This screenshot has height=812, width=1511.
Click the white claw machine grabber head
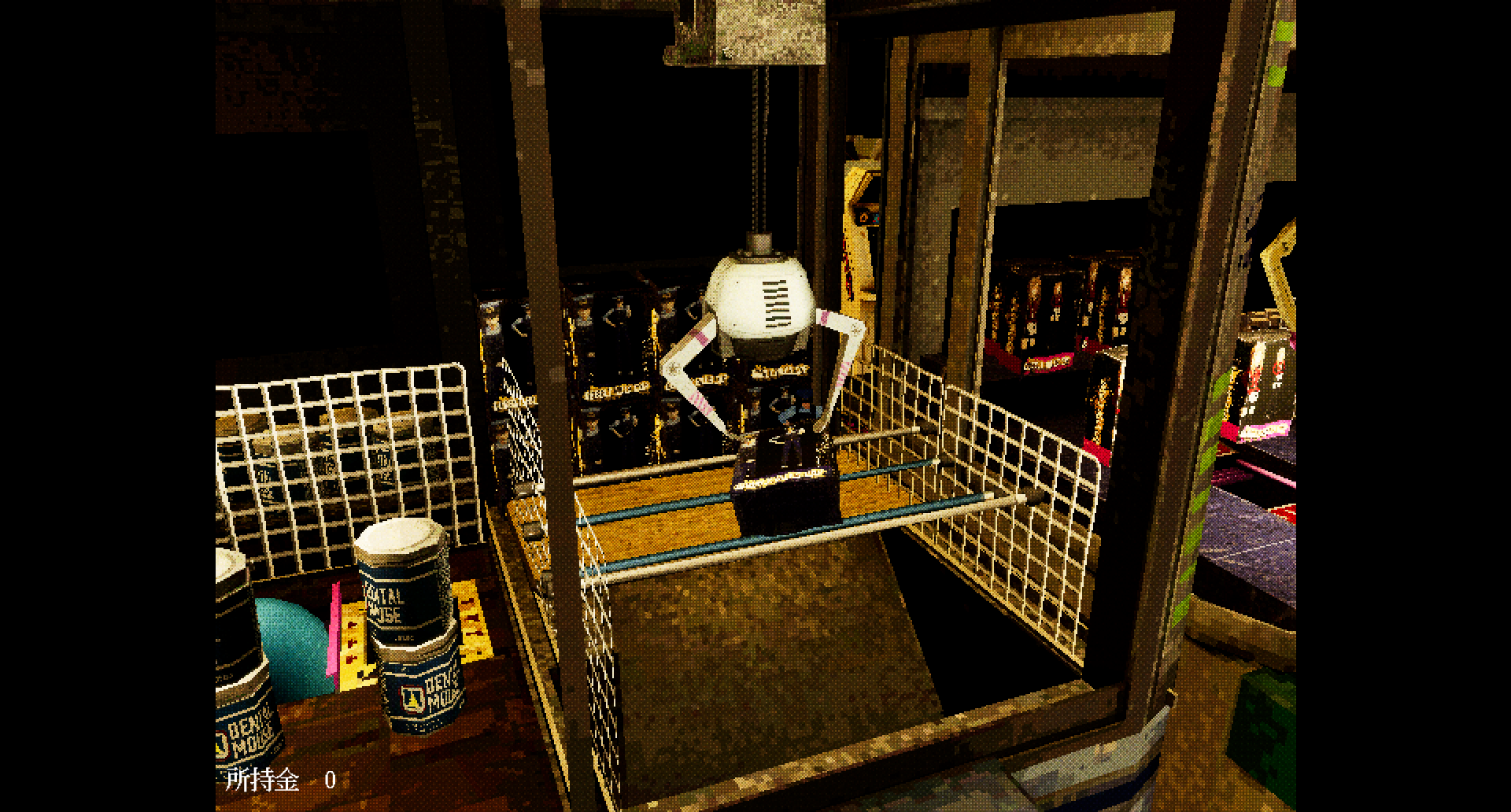pos(758,299)
